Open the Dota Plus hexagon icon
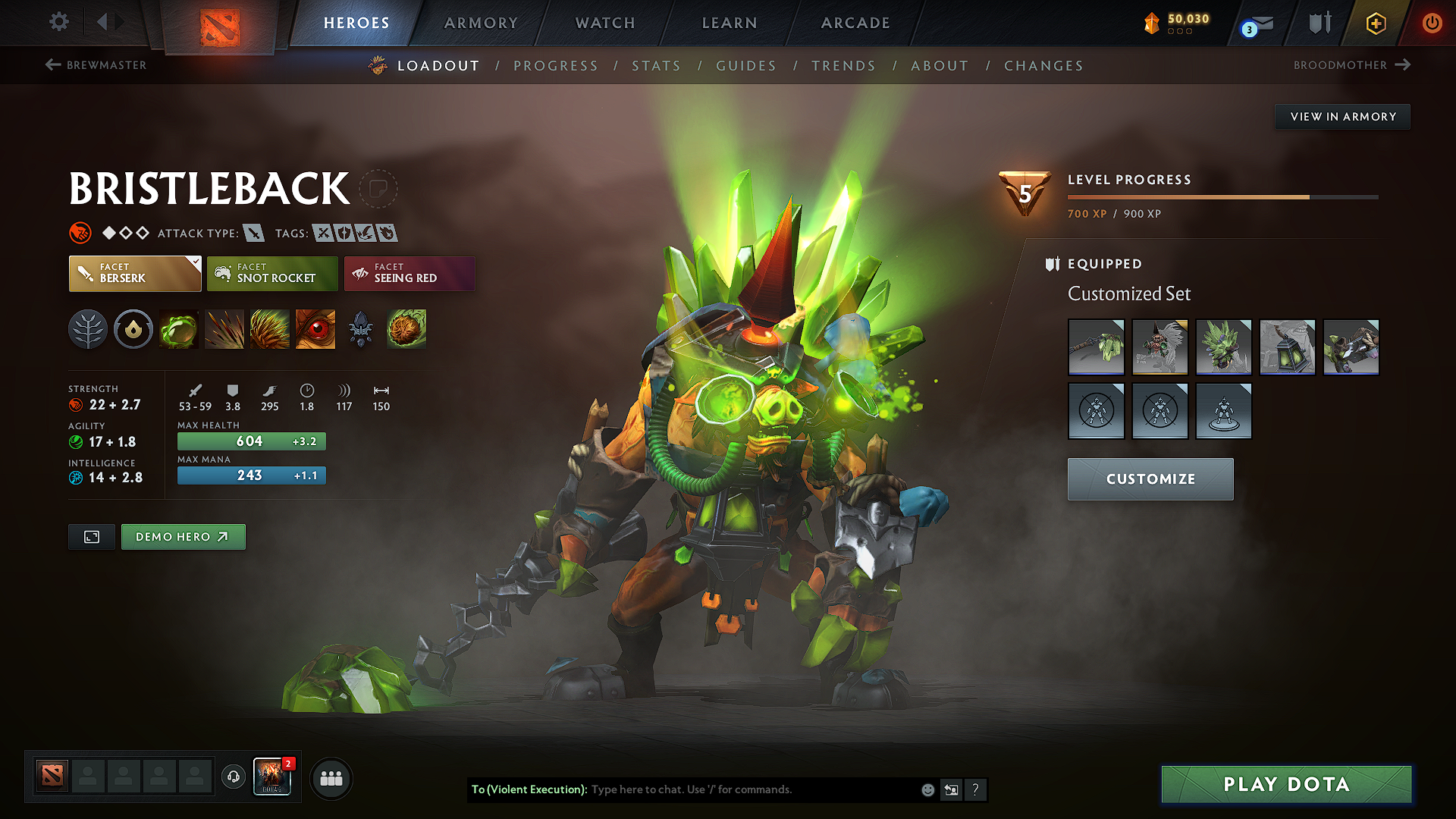The height and width of the screenshot is (819, 1456). [1375, 23]
